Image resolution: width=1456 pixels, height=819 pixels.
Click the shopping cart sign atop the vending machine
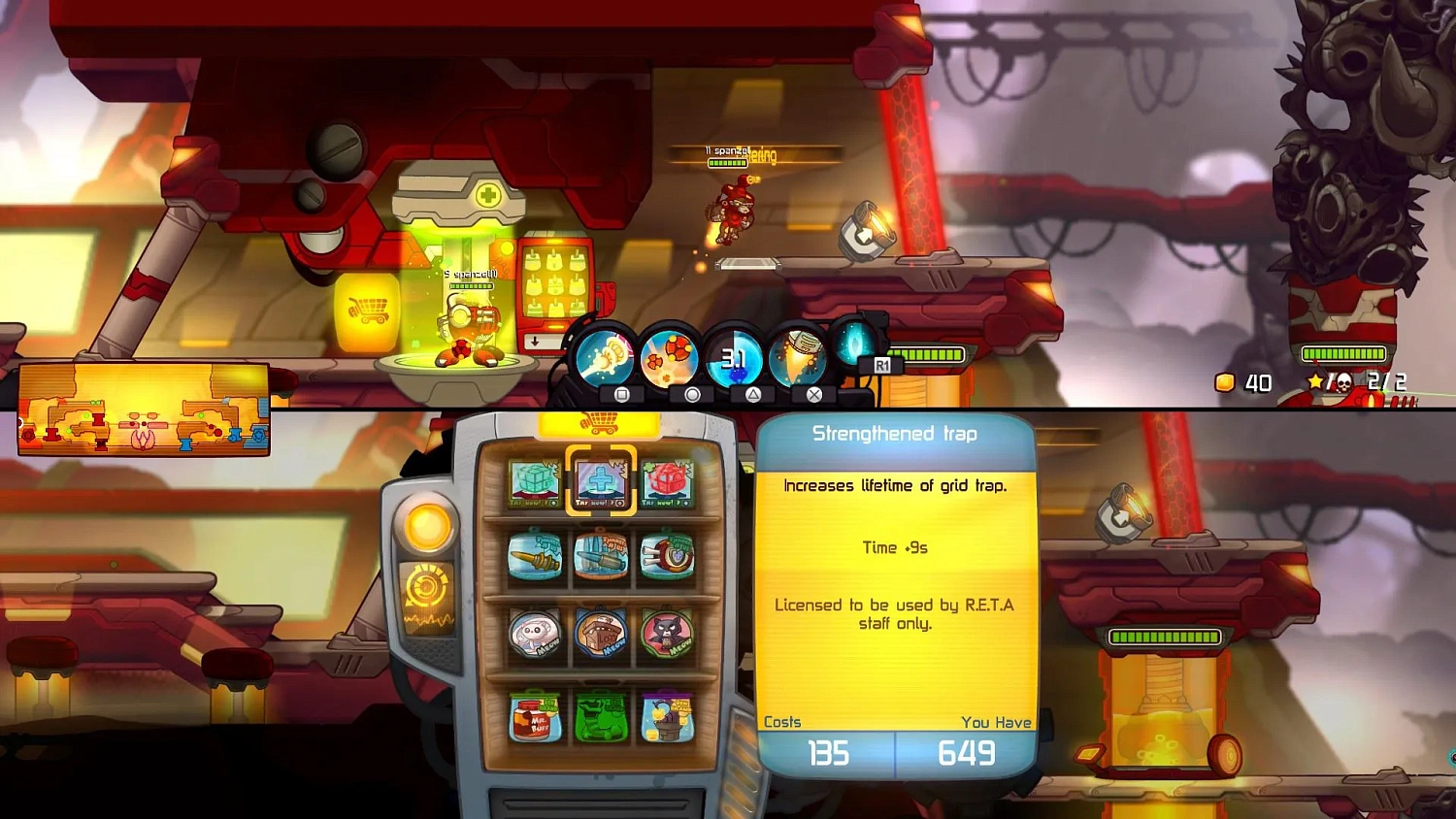click(x=599, y=424)
